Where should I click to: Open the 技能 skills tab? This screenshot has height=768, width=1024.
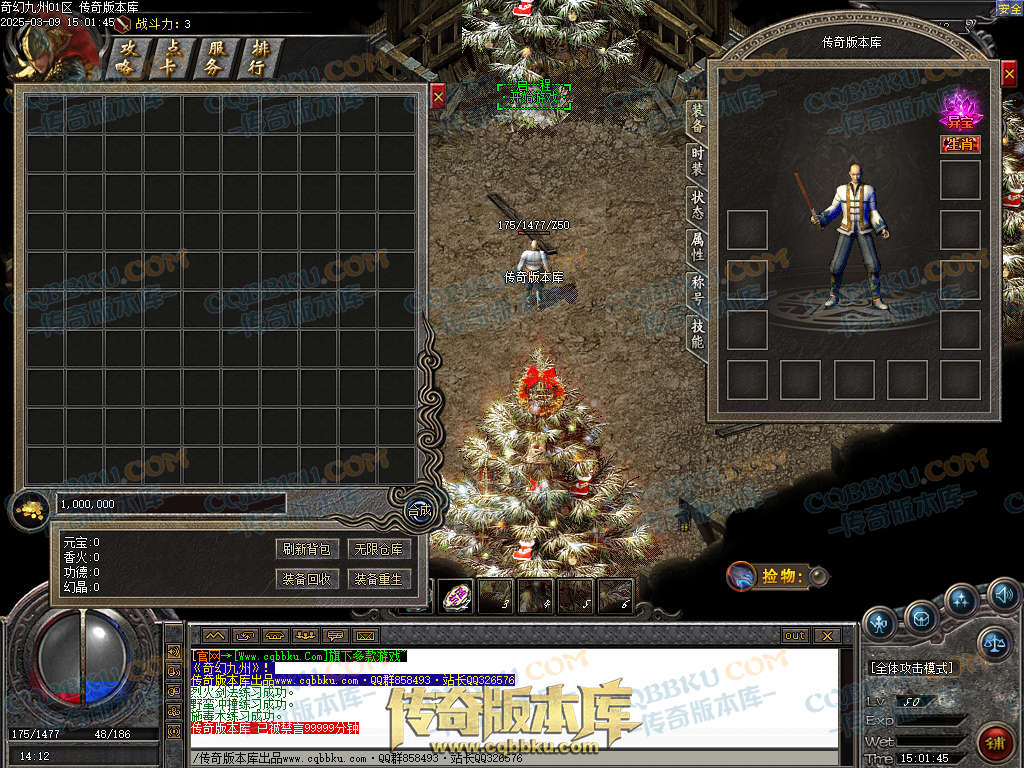point(697,334)
